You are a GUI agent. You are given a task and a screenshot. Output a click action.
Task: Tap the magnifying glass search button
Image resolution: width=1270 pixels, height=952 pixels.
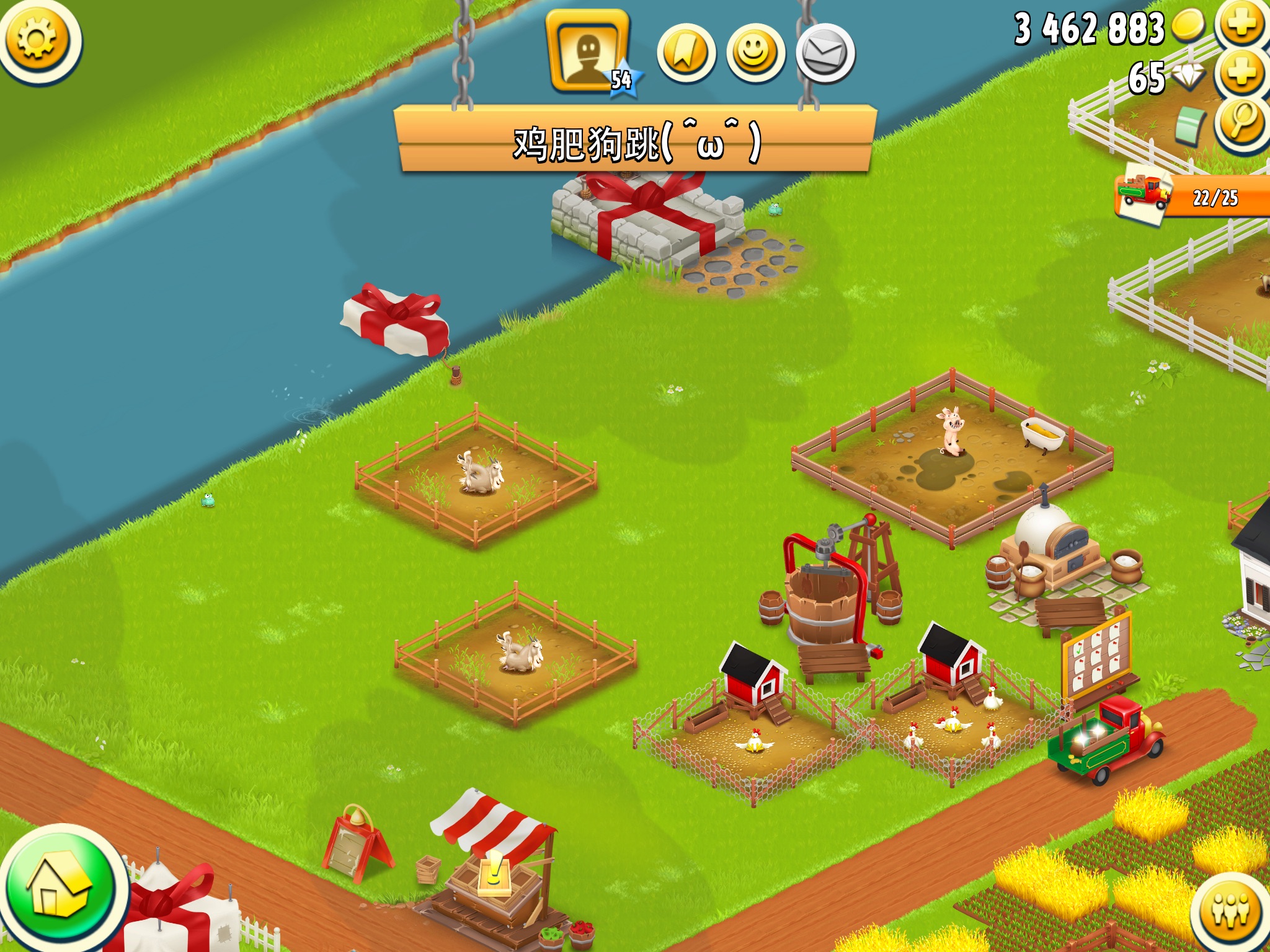(x=1241, y=121)
